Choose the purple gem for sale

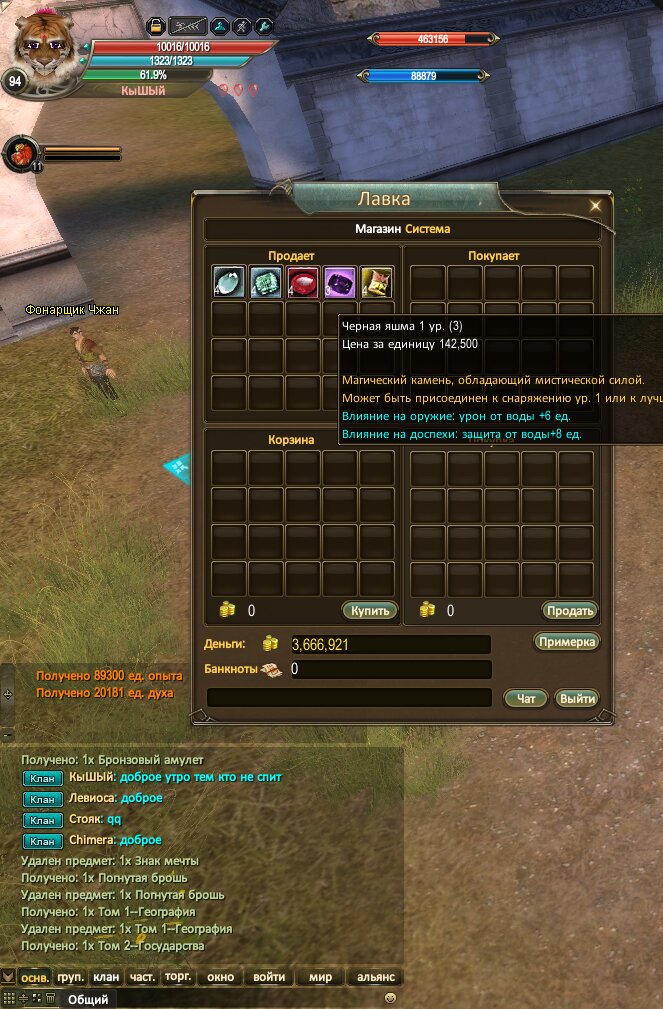(340, 283)
